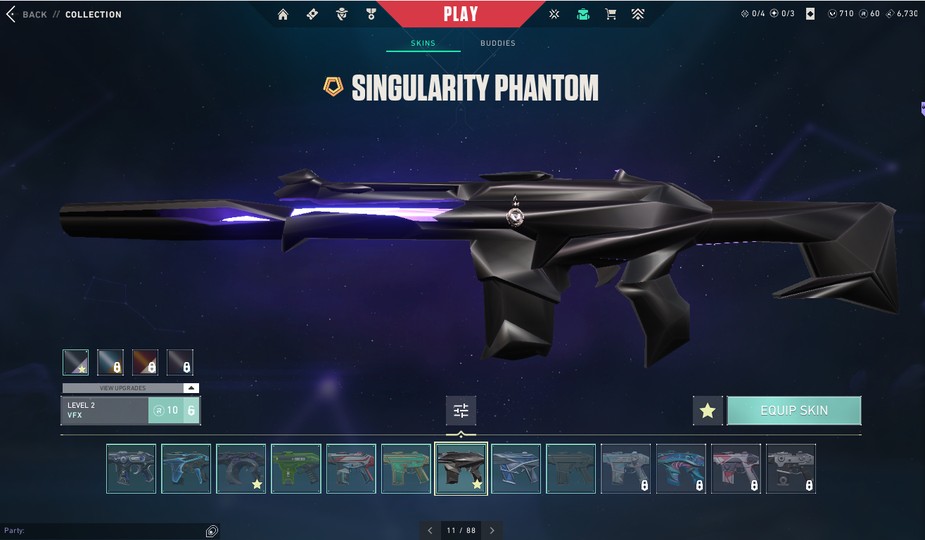The width and height of the screenshot is (925, 540).
Task: Open the home screen icon
Action: (283, 15)
